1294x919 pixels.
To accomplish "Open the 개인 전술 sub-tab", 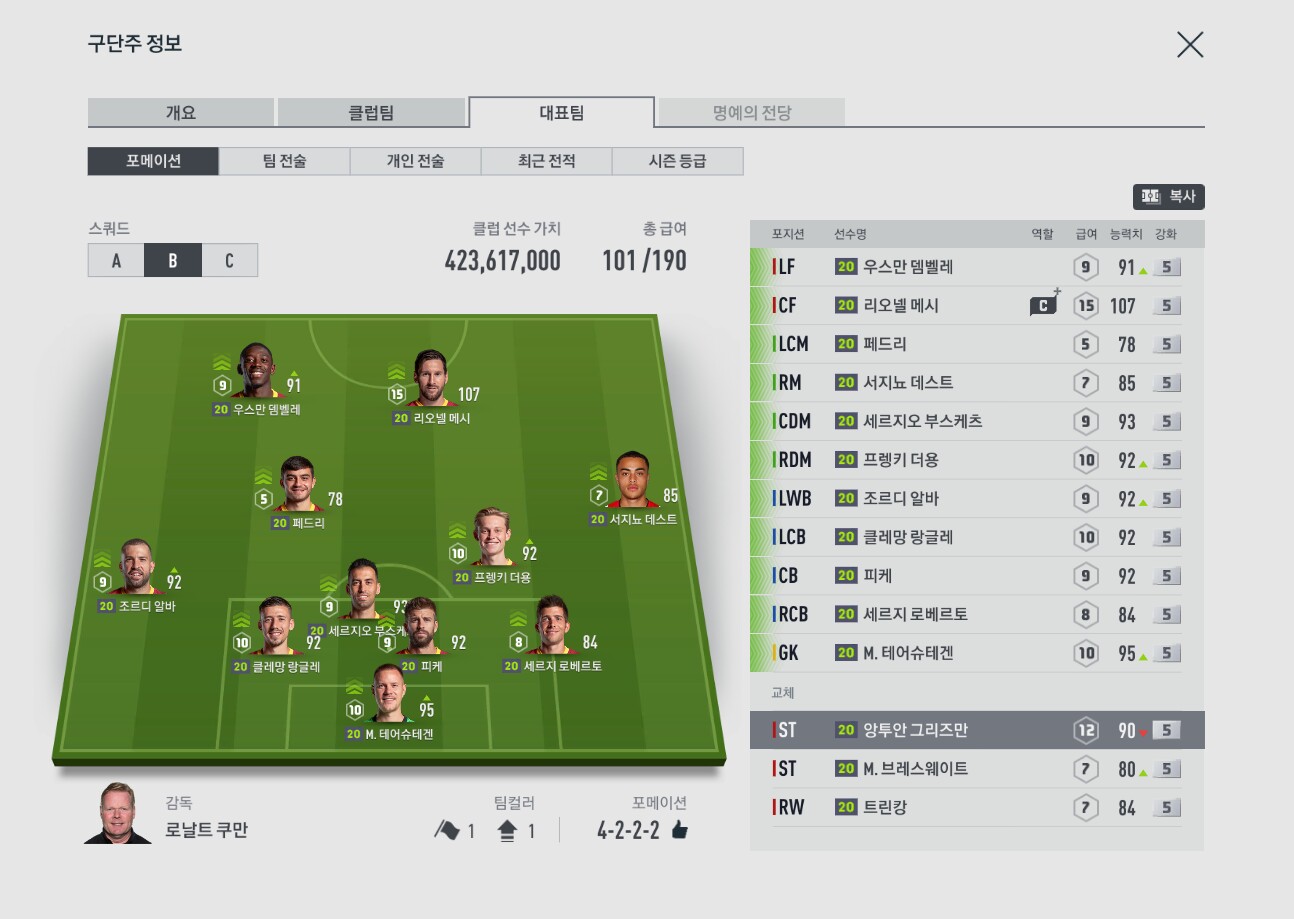I will pos(415,161).
